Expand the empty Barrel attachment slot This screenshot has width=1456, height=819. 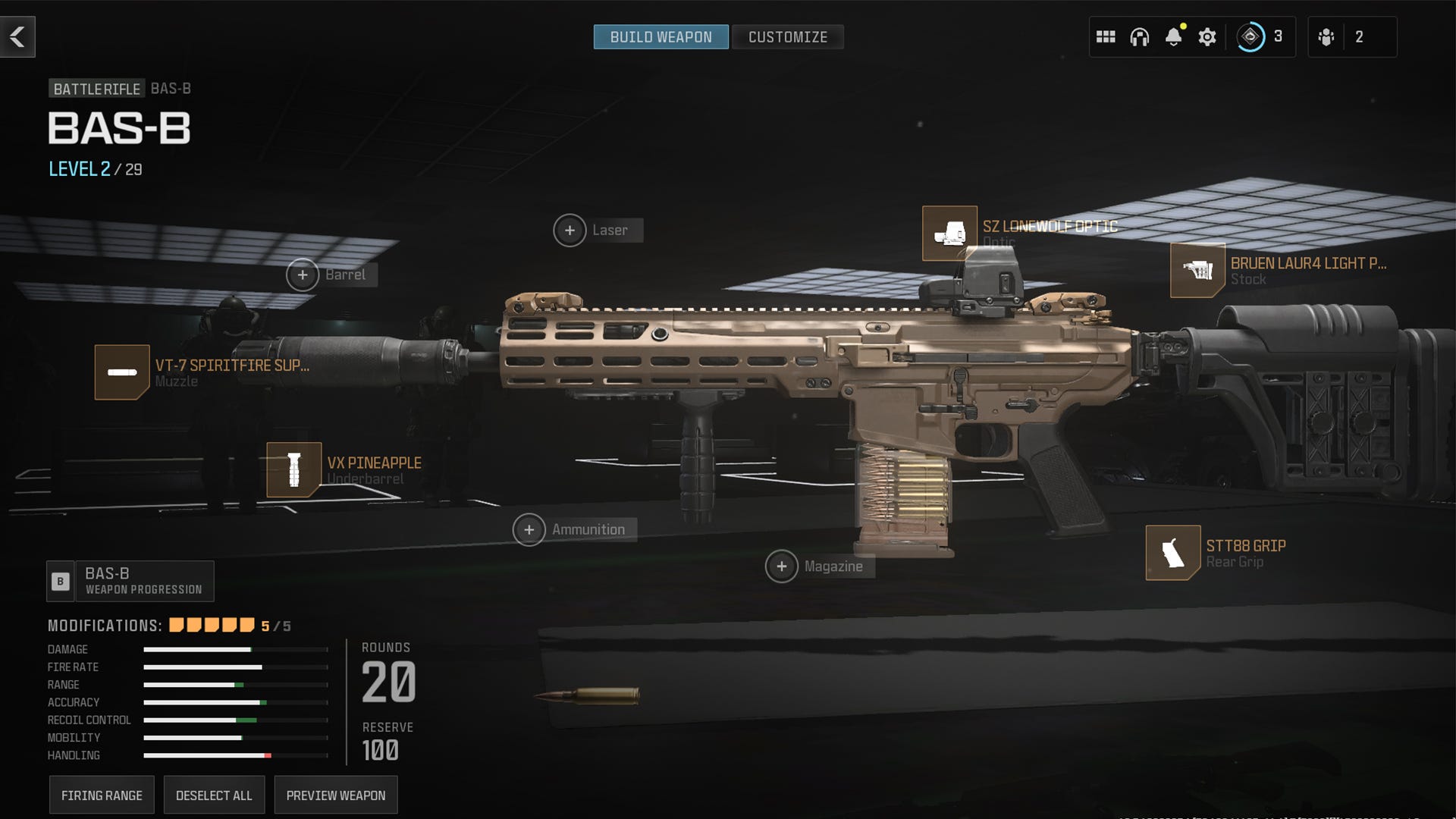(303, 275)
